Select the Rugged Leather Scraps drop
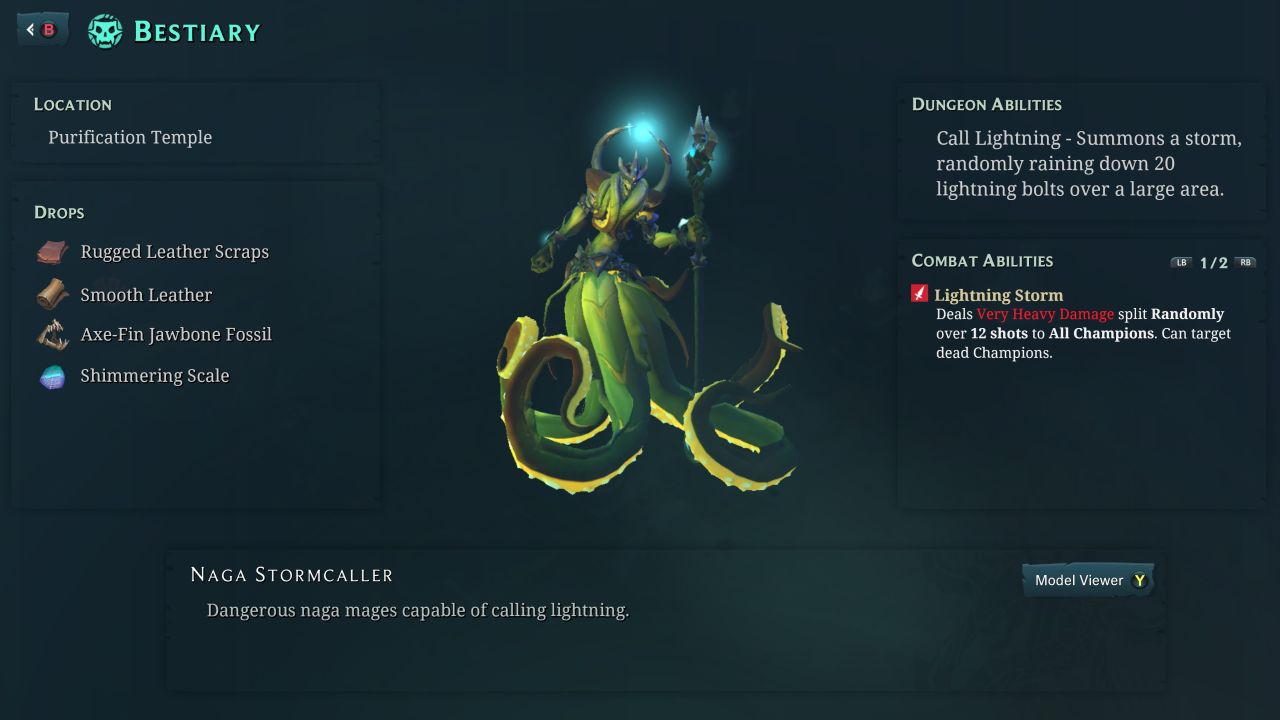Image resolution: width=1280 pixels, height=720 pixels. click(x=174, y=252)
